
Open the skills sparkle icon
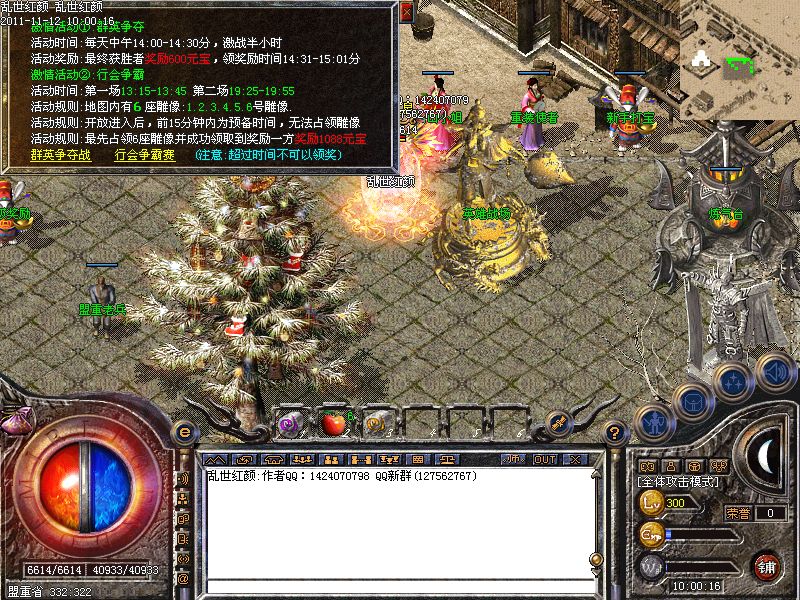point(733,381)
